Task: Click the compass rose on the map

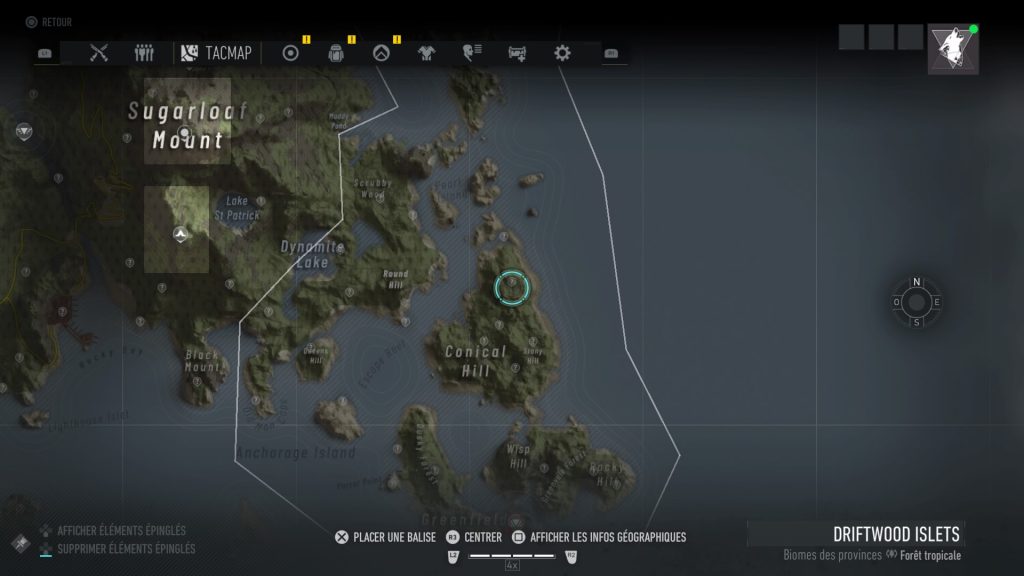Action: (x=916, y=302)
